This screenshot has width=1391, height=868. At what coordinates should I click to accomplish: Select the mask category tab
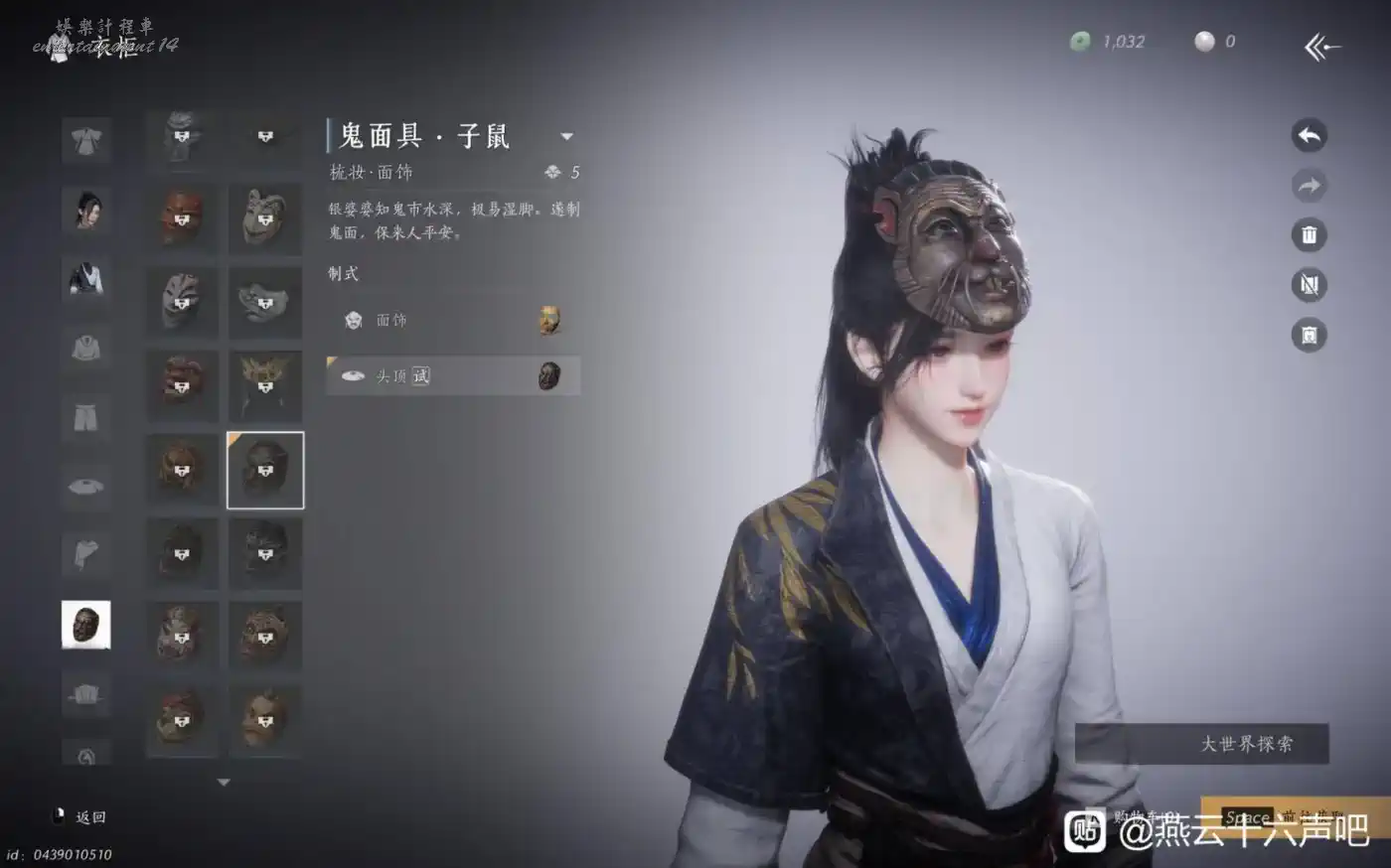coord(86,625)
